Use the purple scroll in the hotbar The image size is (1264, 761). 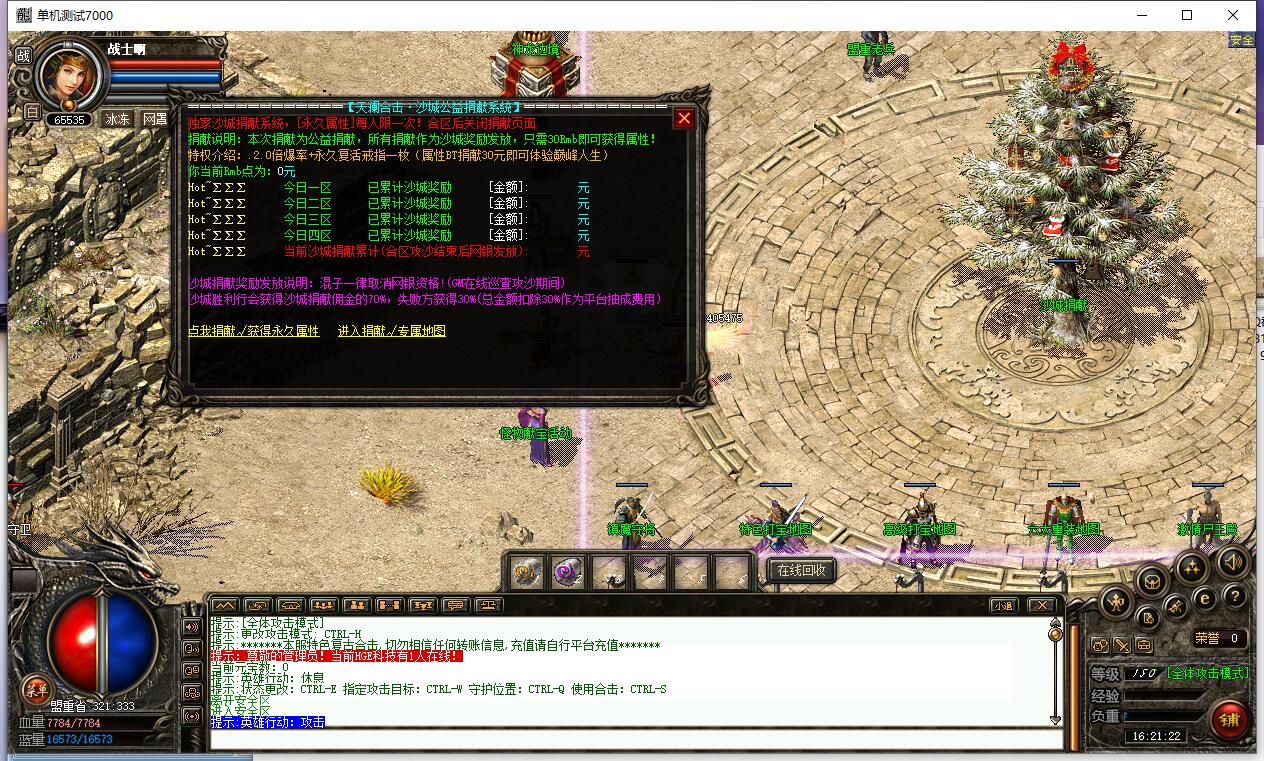(567, 571)
